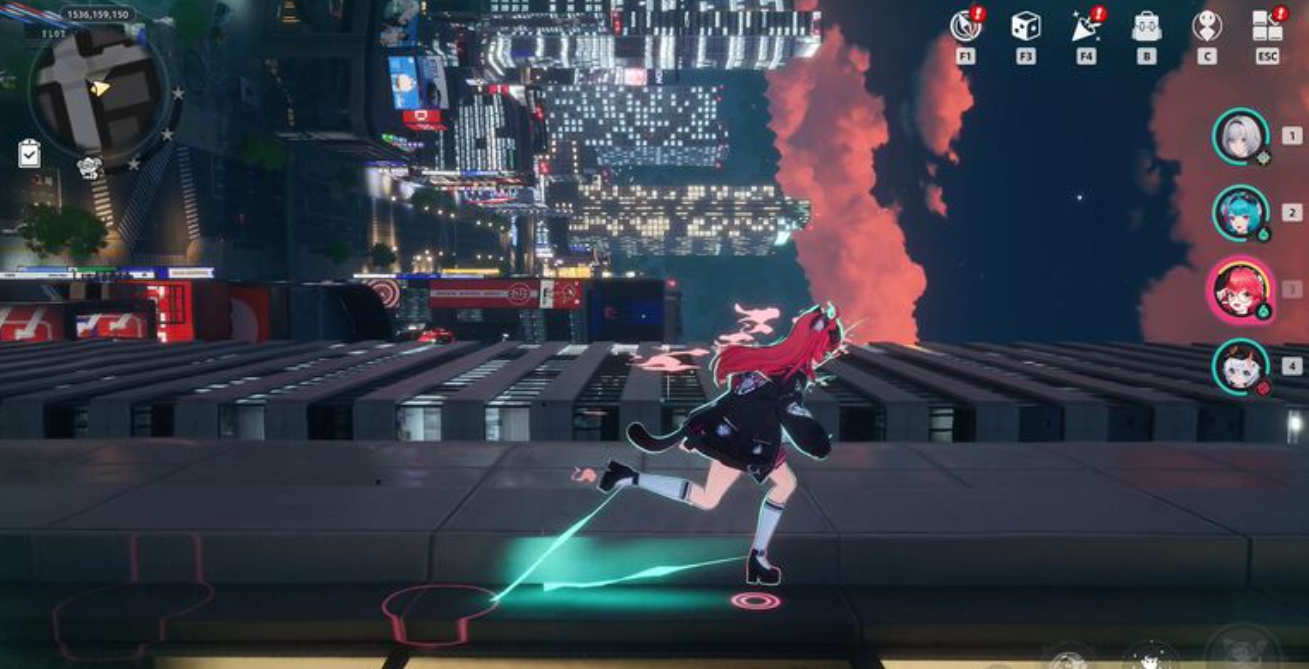Select the red-haired active character portrait
Viewport: 1309px width, 669px height.
[1241, 289]
